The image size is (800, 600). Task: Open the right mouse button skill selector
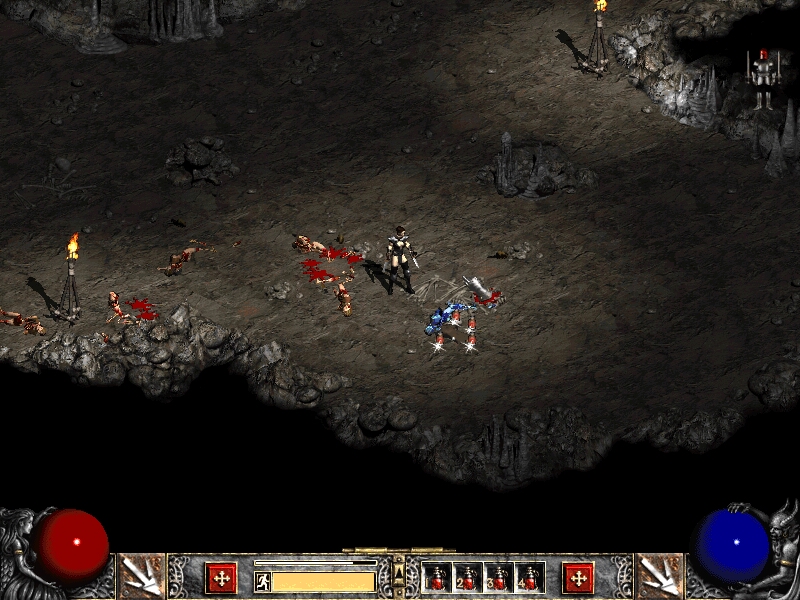point(659,575)
